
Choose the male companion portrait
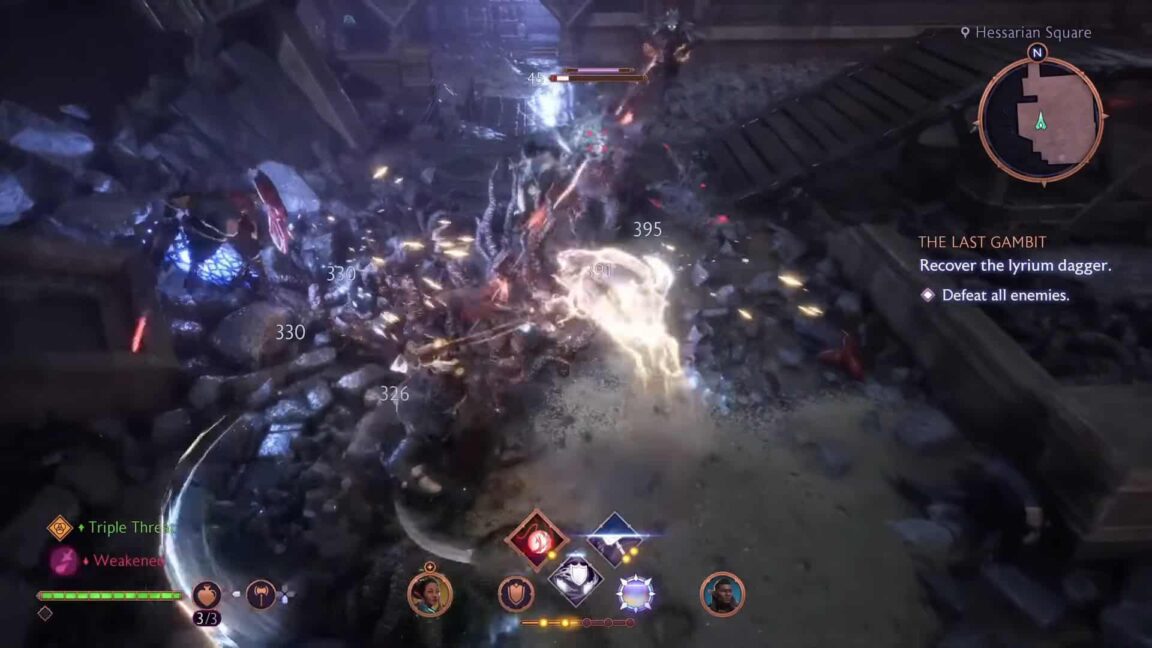(722, 594)
